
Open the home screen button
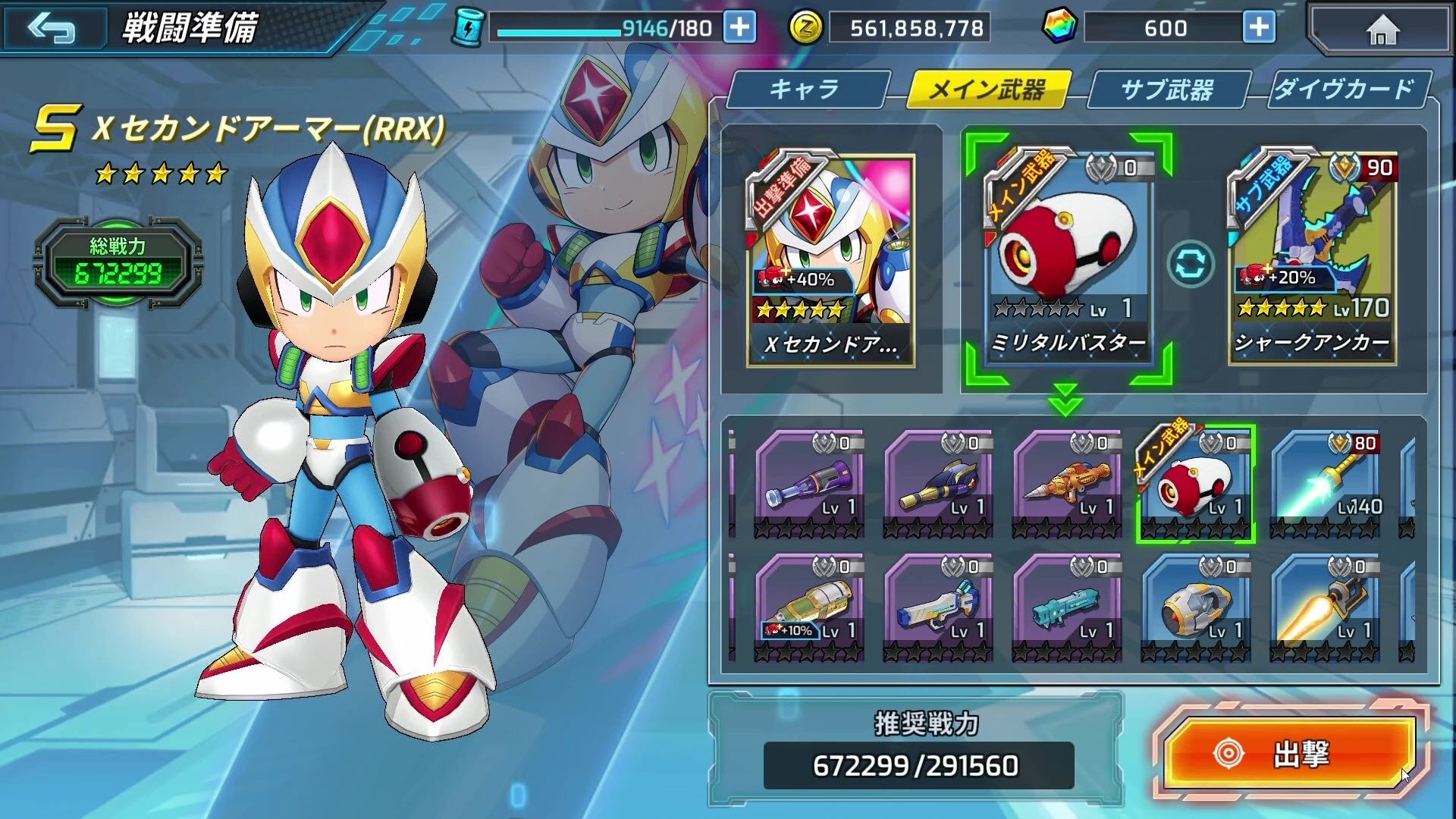[x=1382, y=30]
